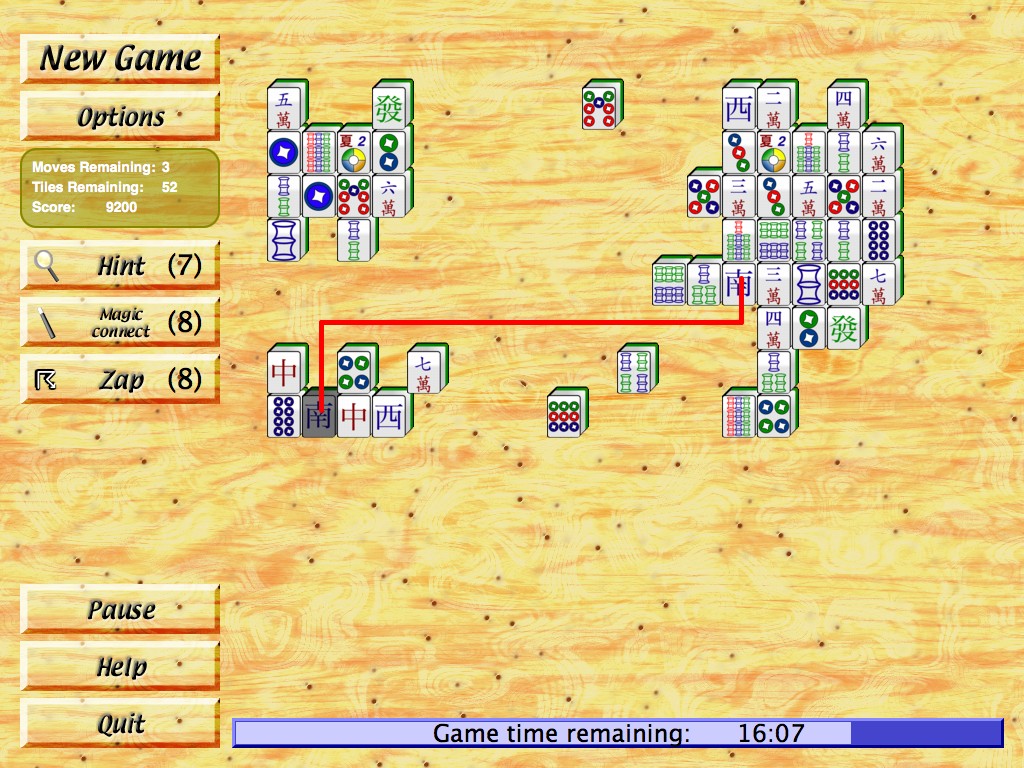Use the Zap power
Image resolution: width=1024 pixels, height=768 pixels.
point(120,379)
